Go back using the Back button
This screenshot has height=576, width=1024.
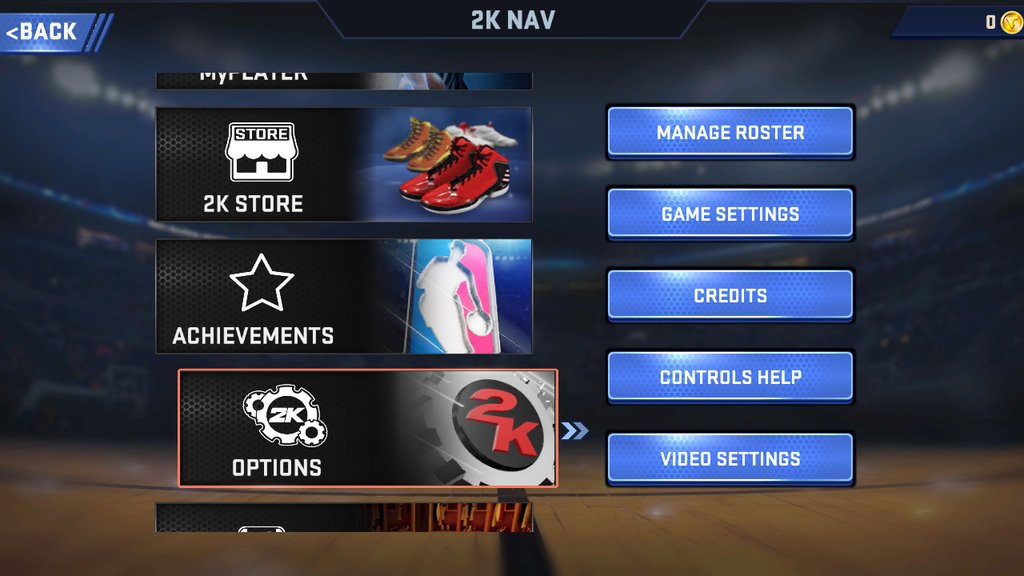[46, 32]
